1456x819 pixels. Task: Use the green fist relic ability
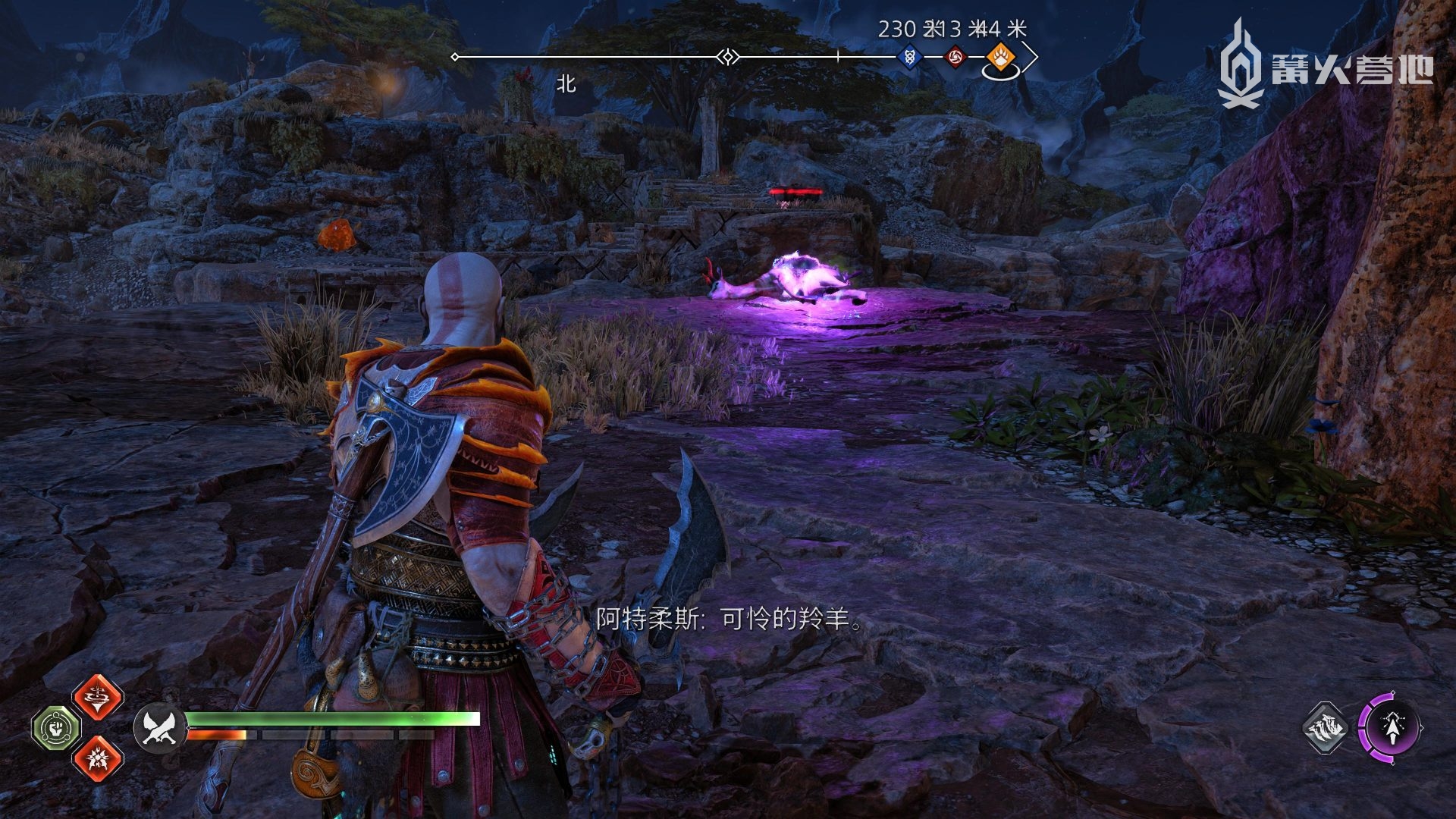(x=56, y=727)
